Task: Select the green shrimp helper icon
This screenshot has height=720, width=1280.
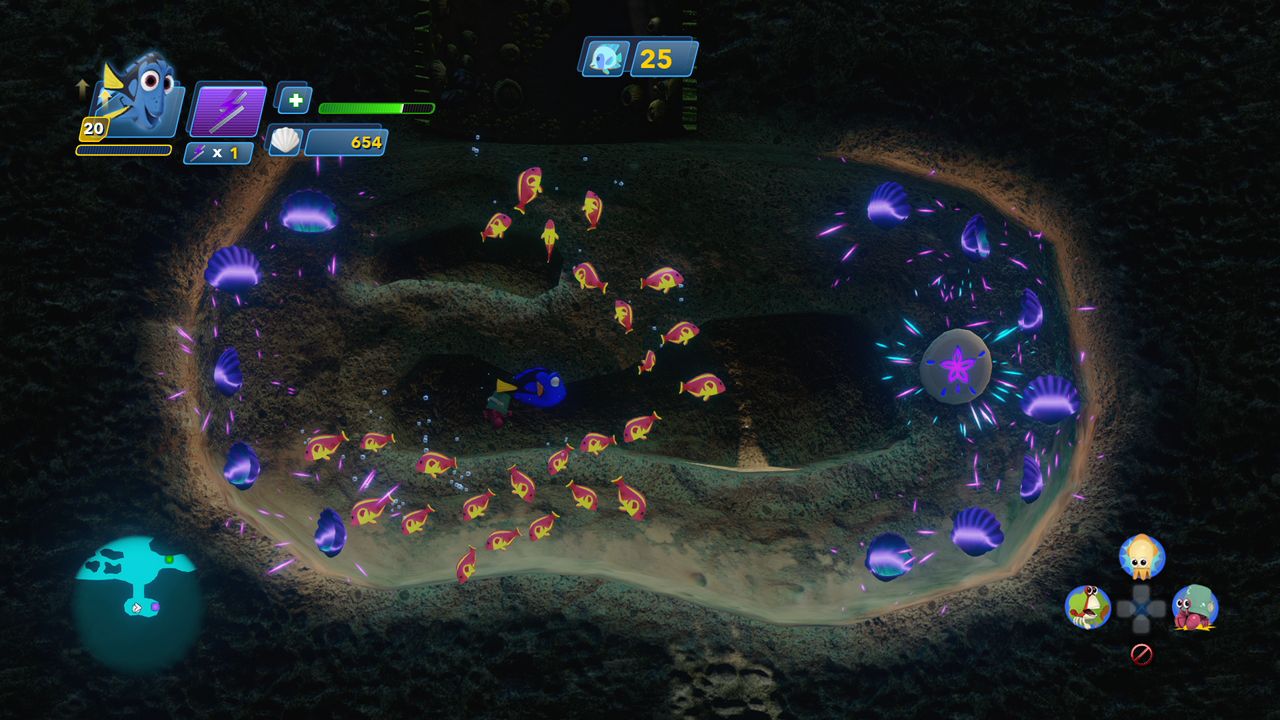Action: pyautogui.click(x=1087, y=606)
